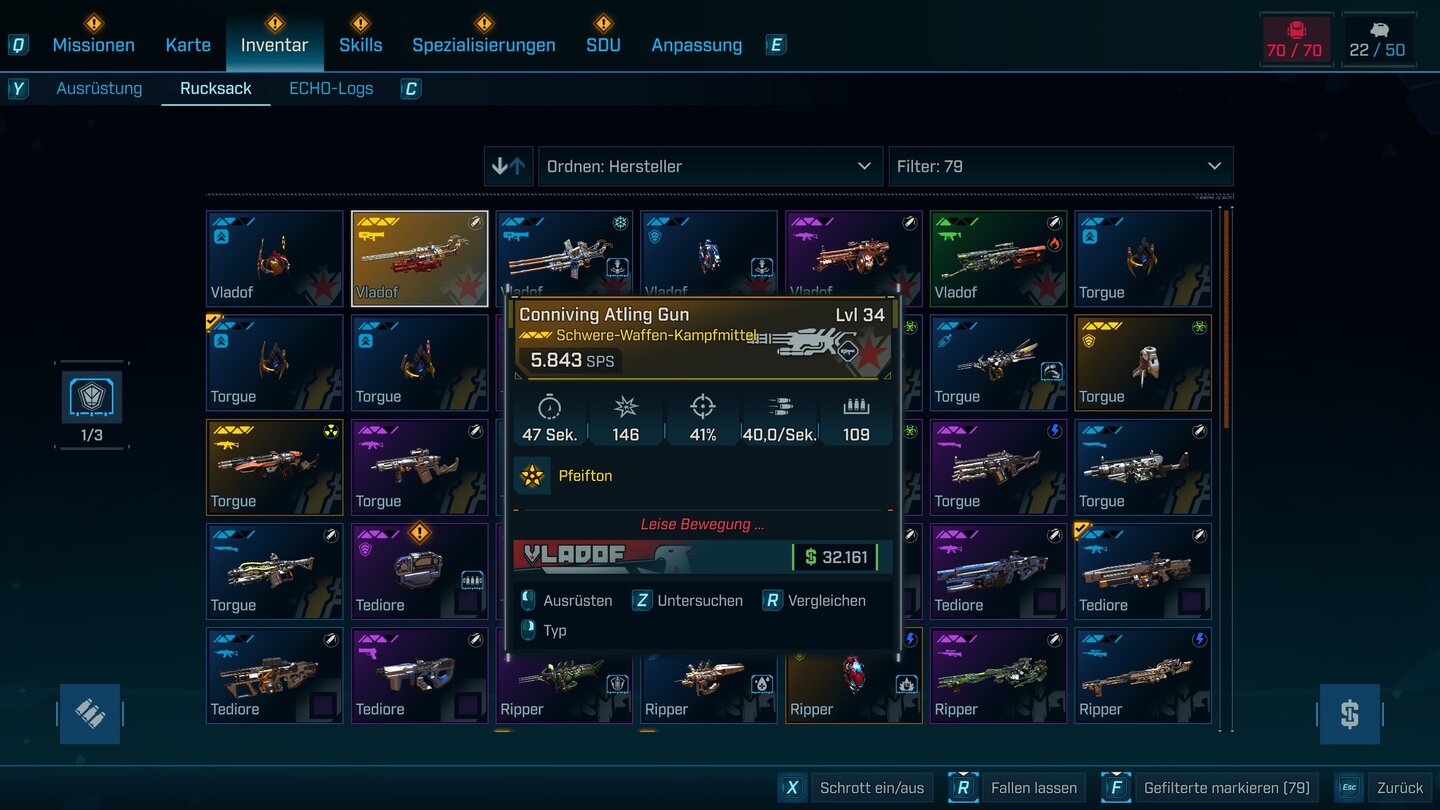Click the shield loadout icon labeled 1/3

pos(92,397)
